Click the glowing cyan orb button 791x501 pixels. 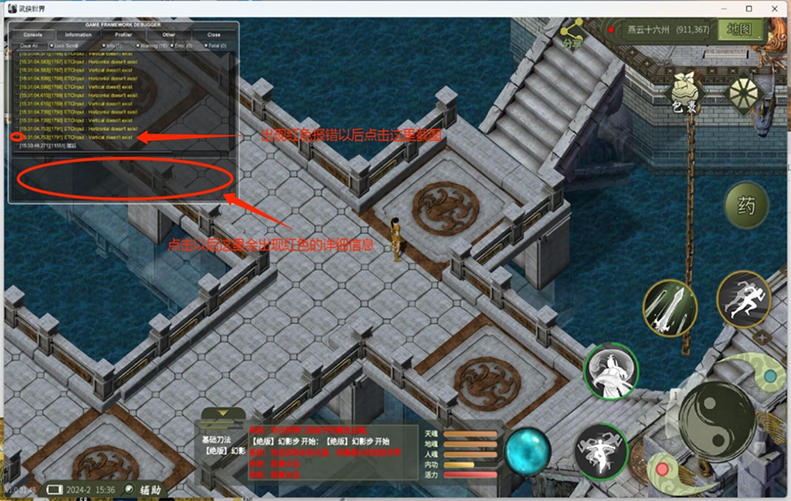[527, 451]
